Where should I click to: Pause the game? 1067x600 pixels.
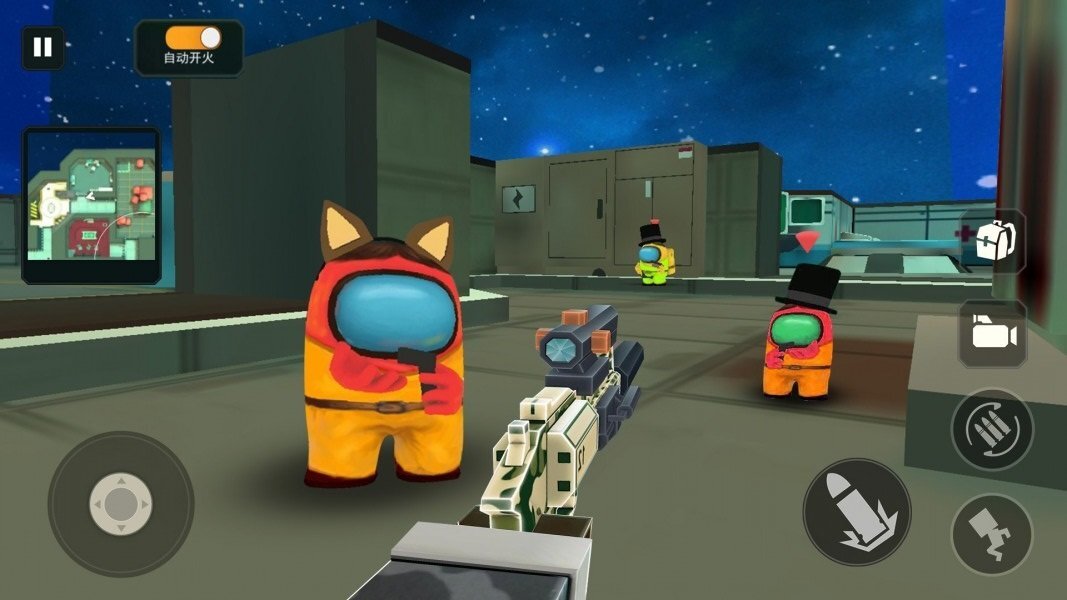[42, 48]
